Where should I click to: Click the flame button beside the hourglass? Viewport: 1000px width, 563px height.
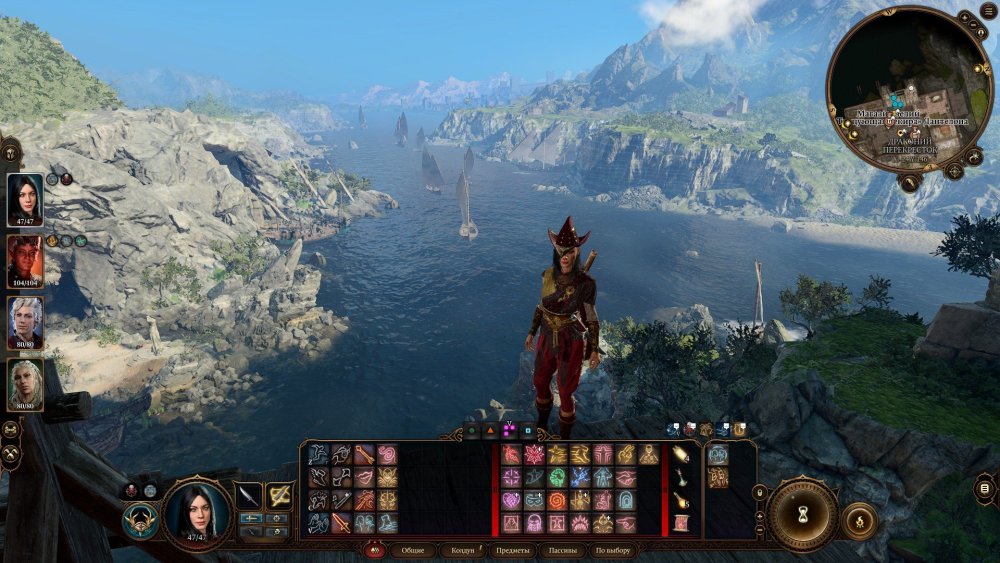859,520
